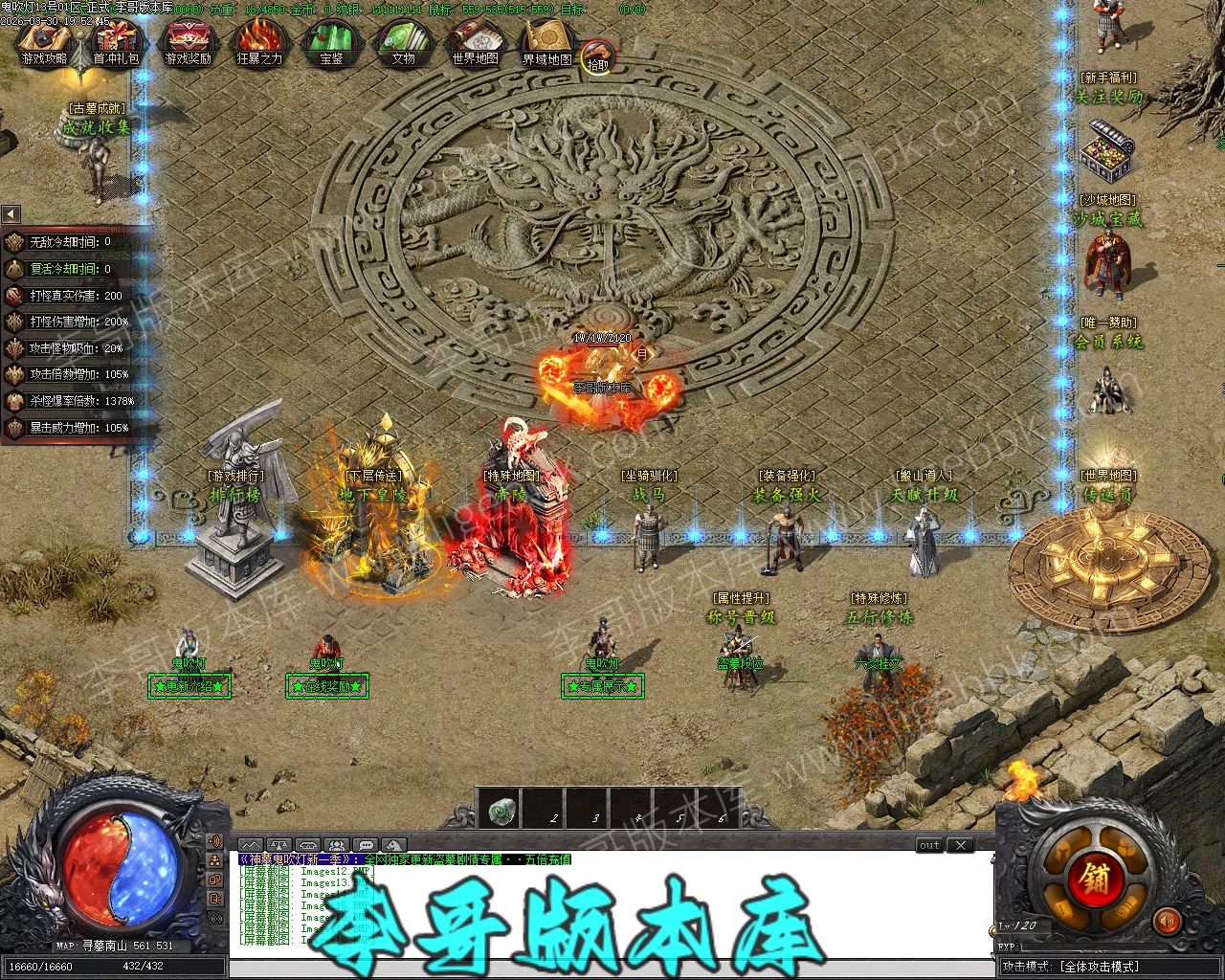Click the 连续奖励 green label button
This screenshot has height=980, width=1225.
pyautogui.click(x=327, y=686)
